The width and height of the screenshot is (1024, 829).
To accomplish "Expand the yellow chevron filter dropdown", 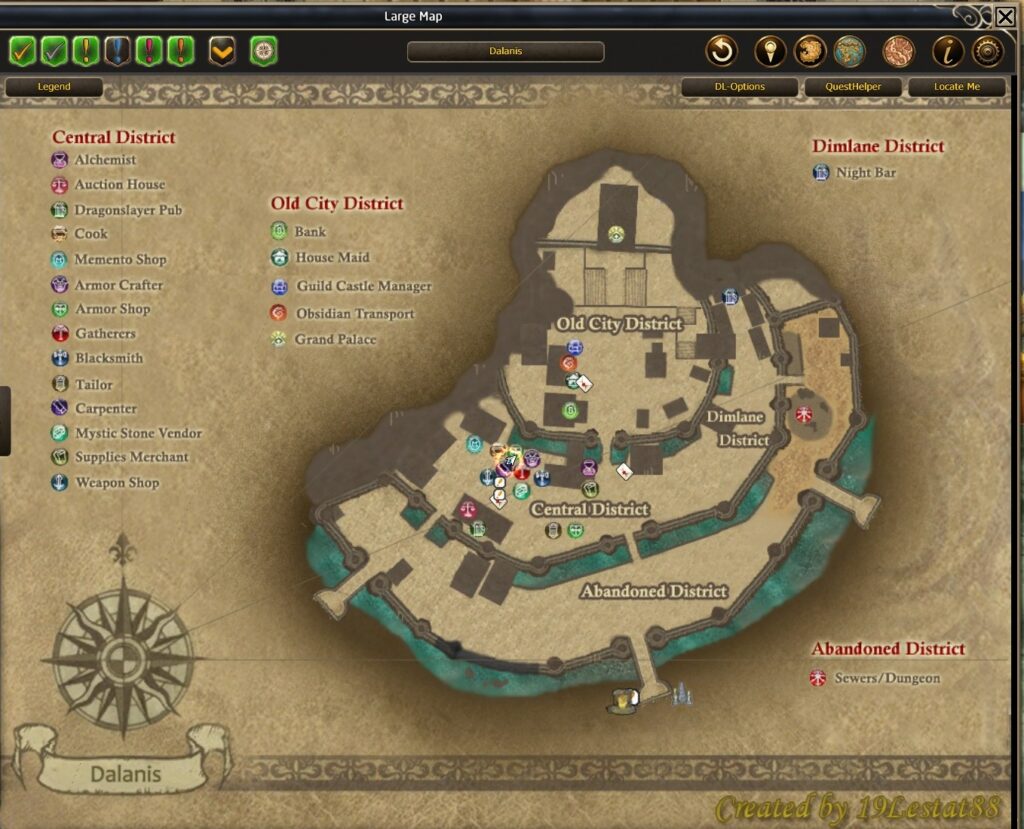I will point(222,50).
